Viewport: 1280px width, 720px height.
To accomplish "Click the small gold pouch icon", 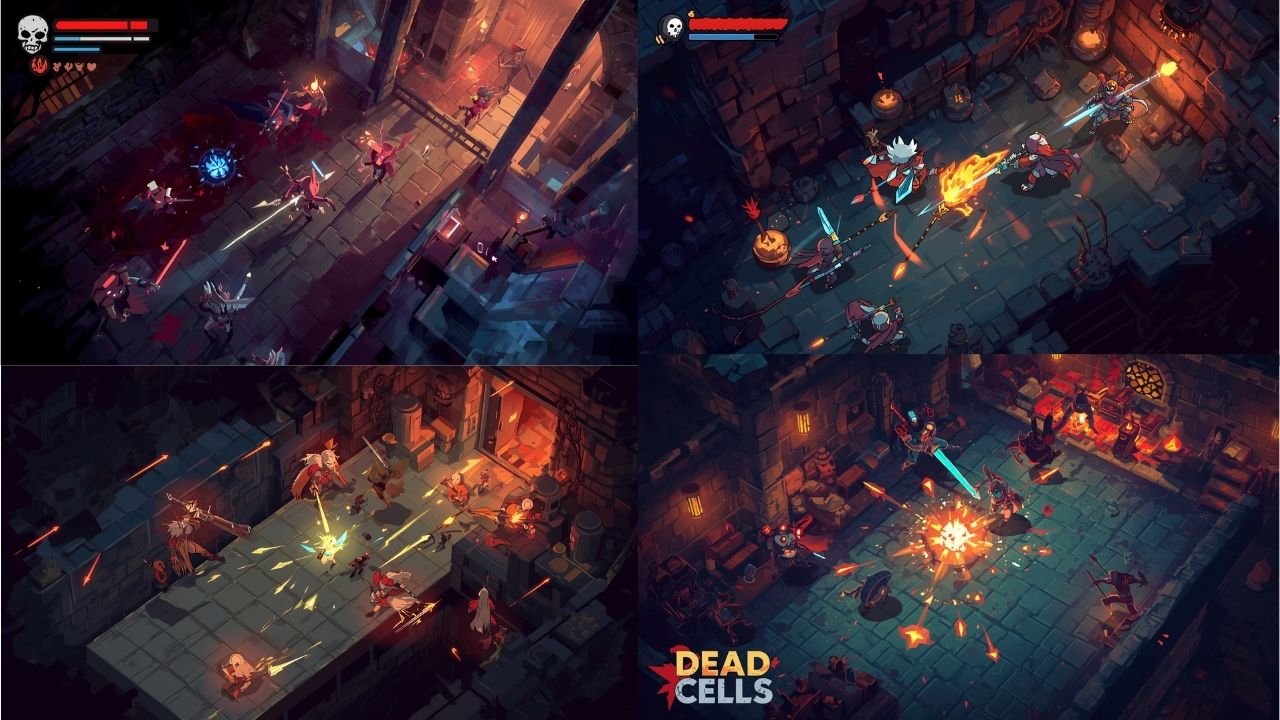I will 691,14.
